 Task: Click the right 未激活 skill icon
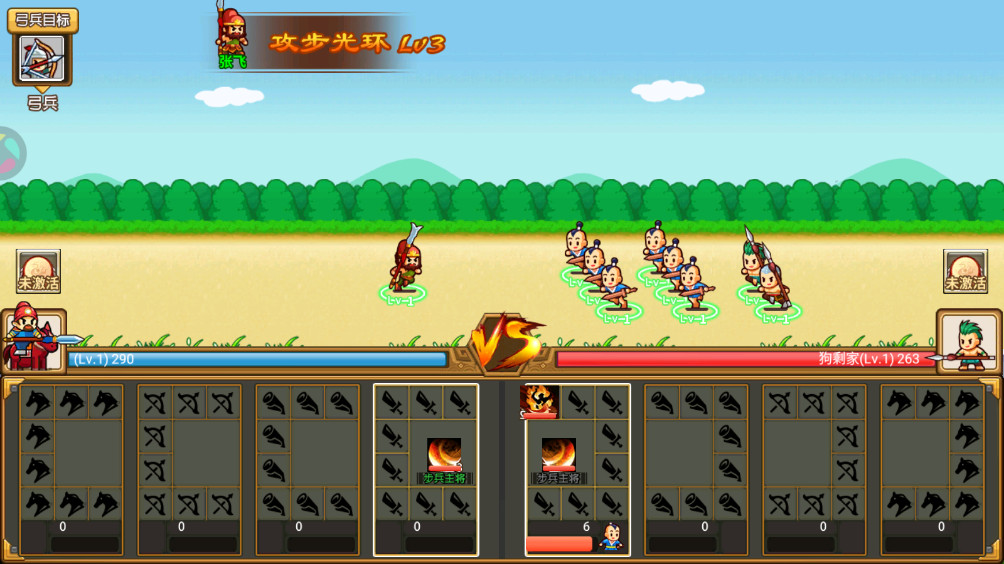point(965,271)
